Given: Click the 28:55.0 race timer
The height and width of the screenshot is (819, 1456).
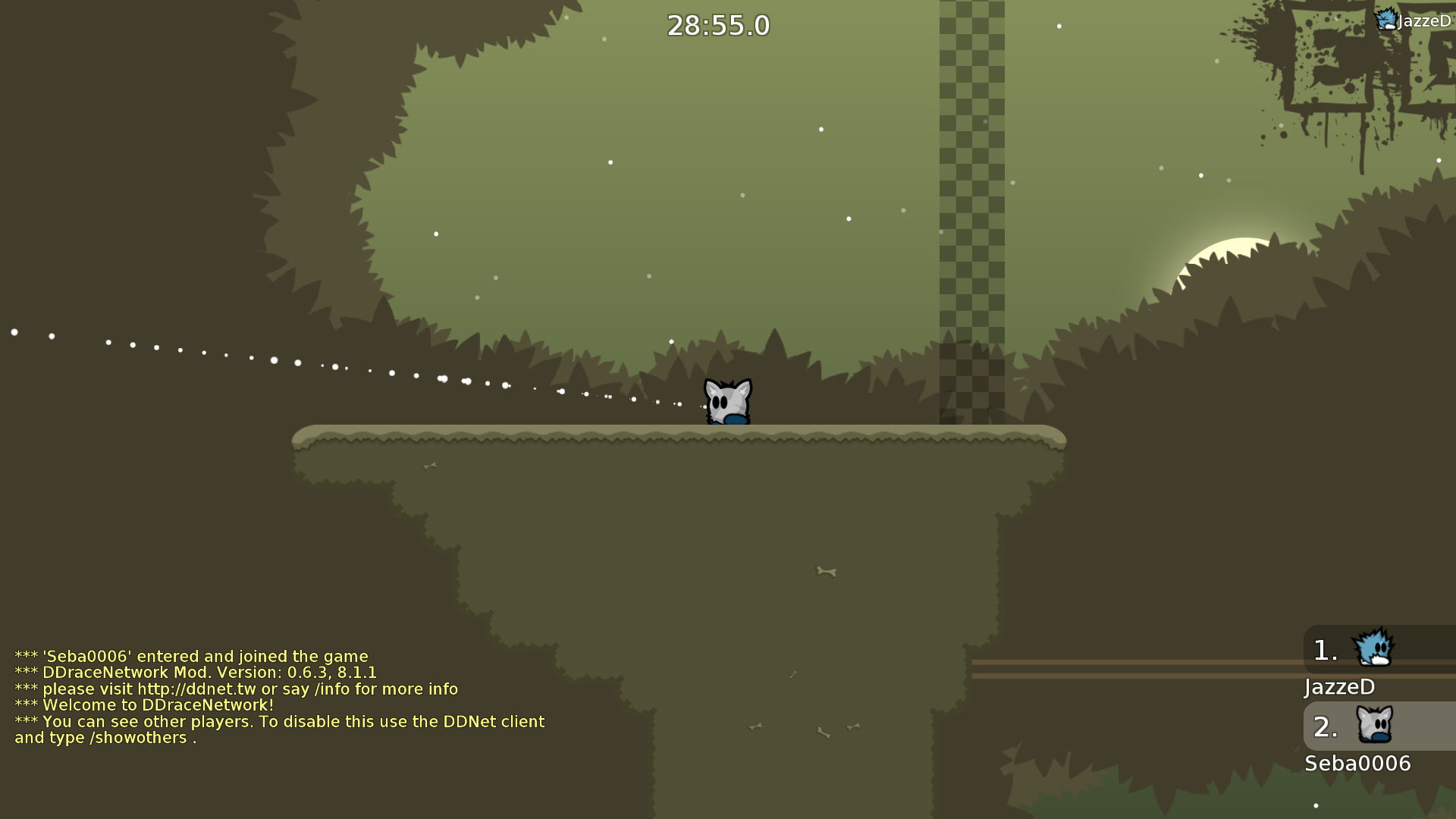Looking at the screenshot, I should pyautogui.click(x=717, y=25).
